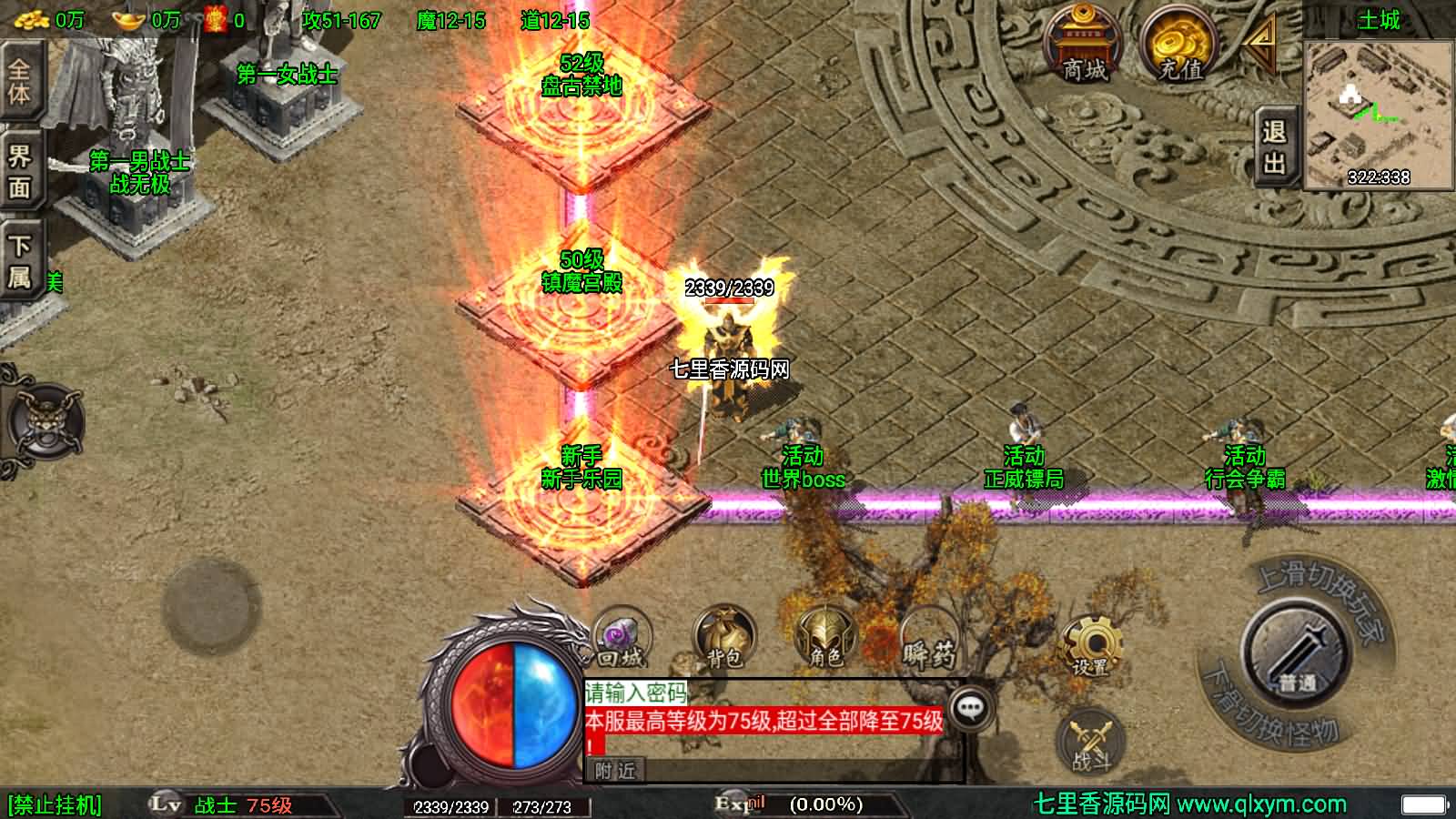This screenshot has width=1456, height=819.
Task: Select the 下属 side tab
Action: [20, 260]
